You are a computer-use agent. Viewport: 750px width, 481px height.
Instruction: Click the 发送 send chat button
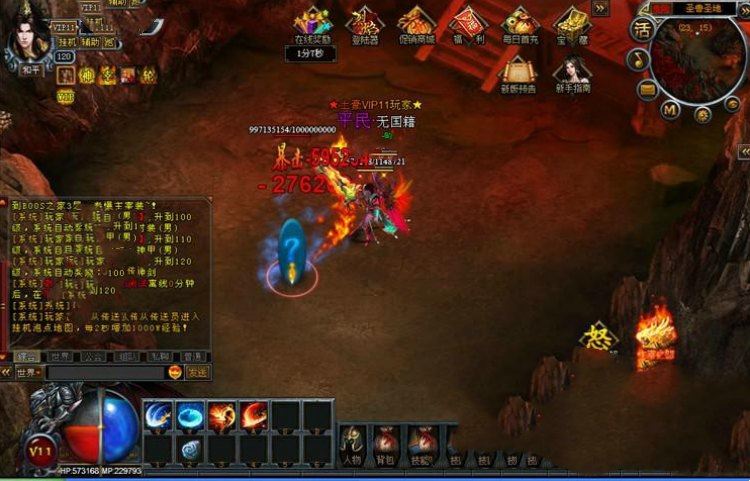tap(198, 372)
